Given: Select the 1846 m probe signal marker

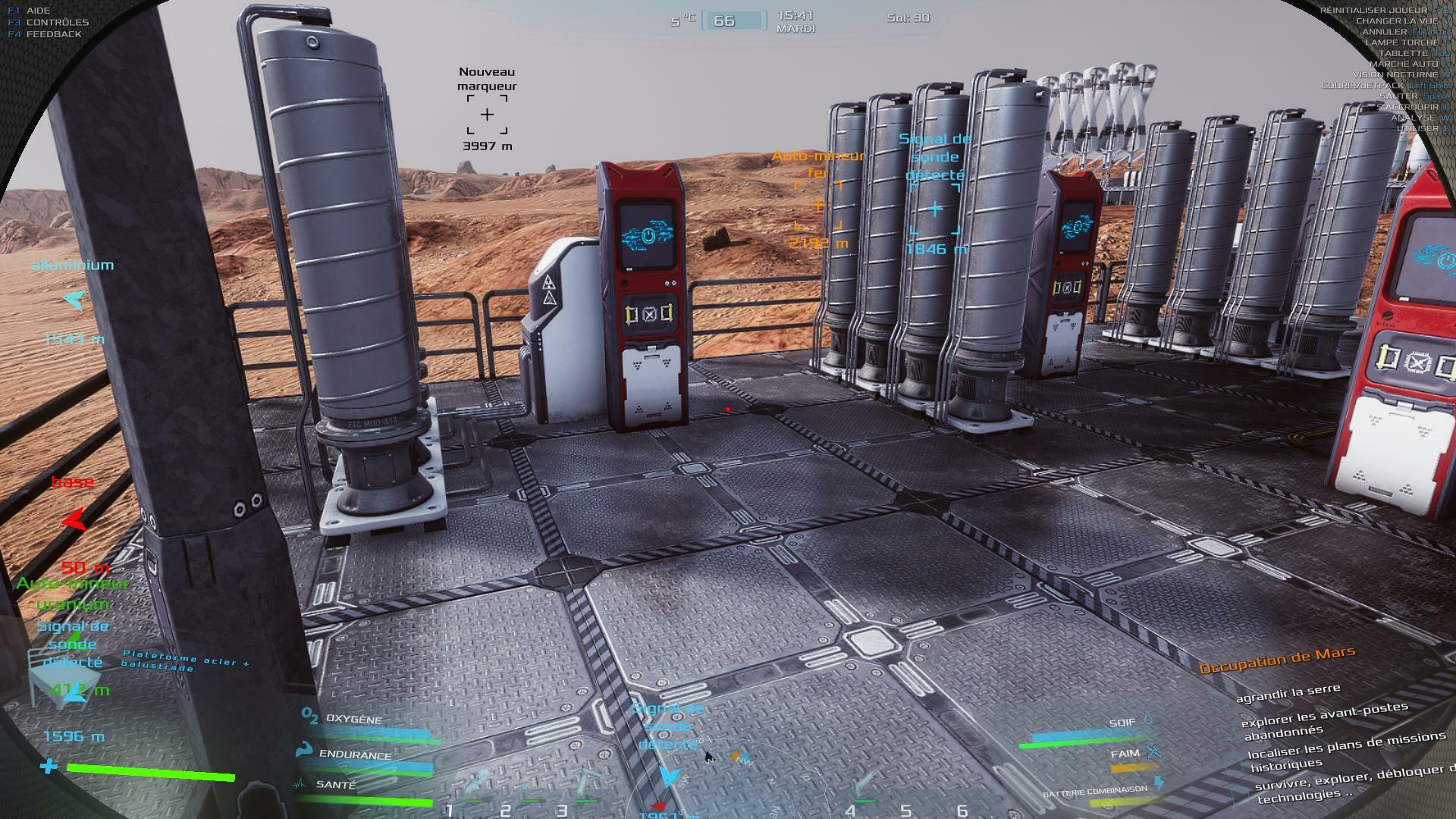Looking at the screenshot, I should click(935, 209).
